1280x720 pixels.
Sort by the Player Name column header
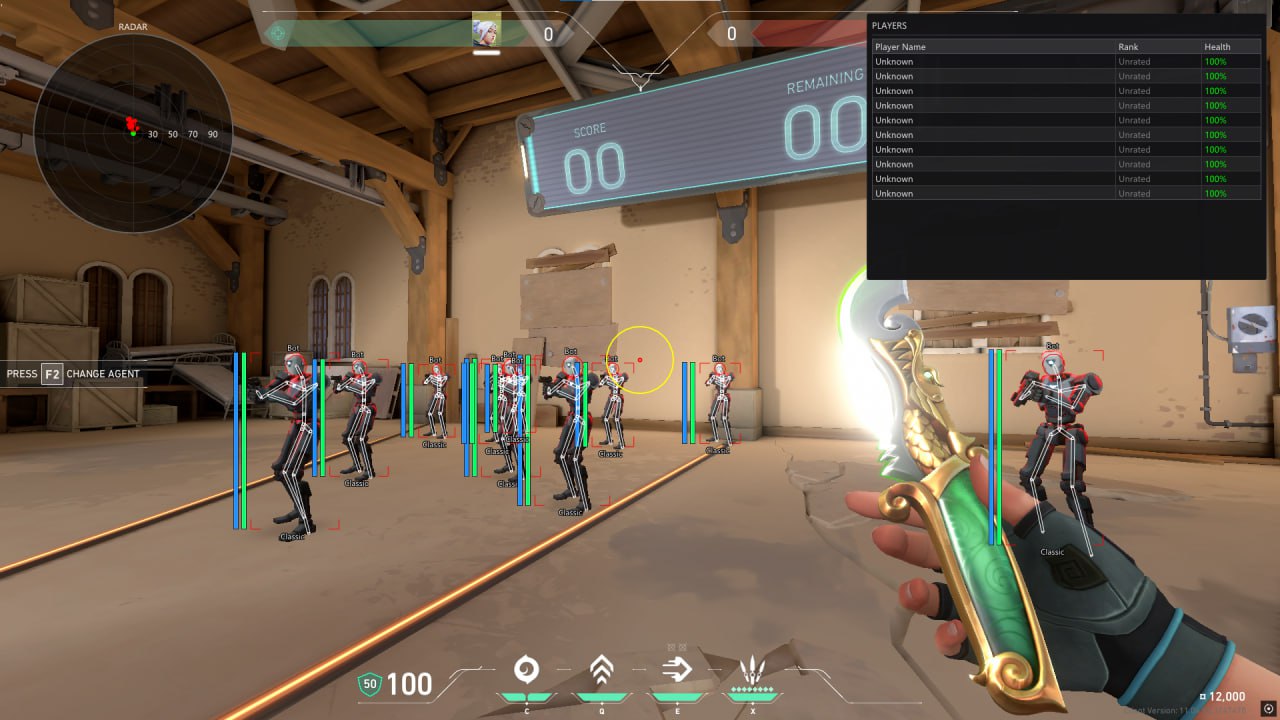(x=900, y=47)
